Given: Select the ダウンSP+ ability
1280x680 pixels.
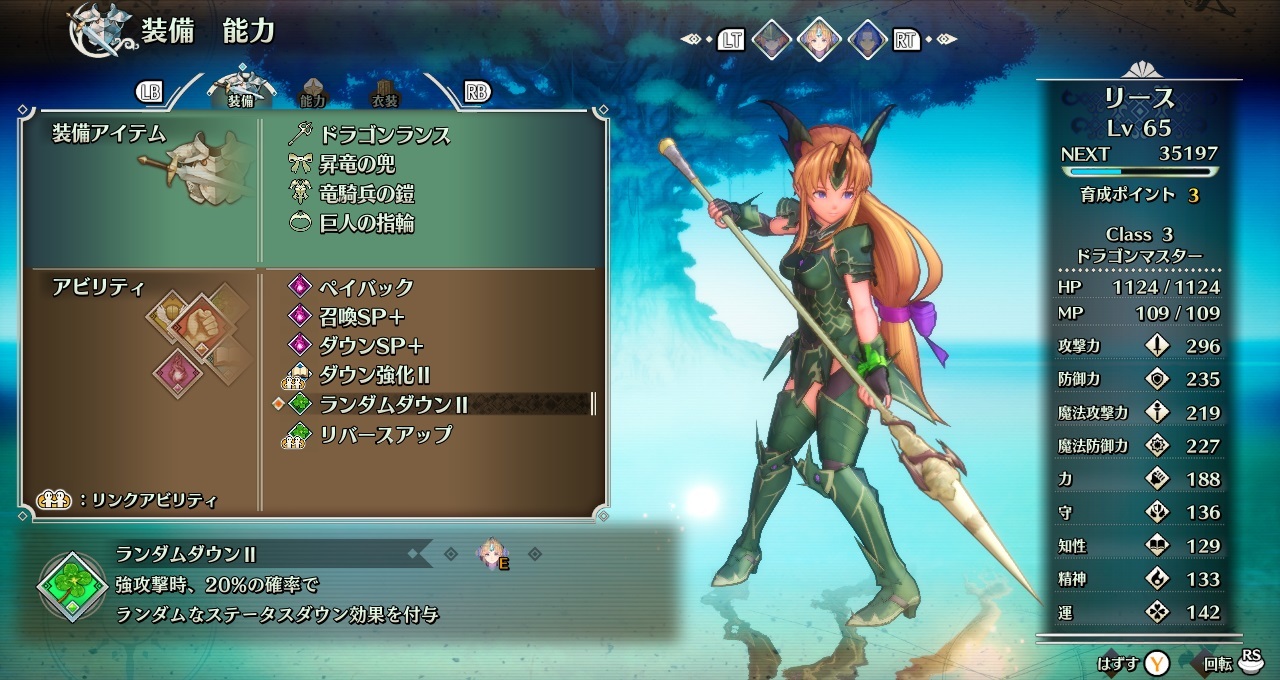Looking at the screenshot, I should pos(371,346).
